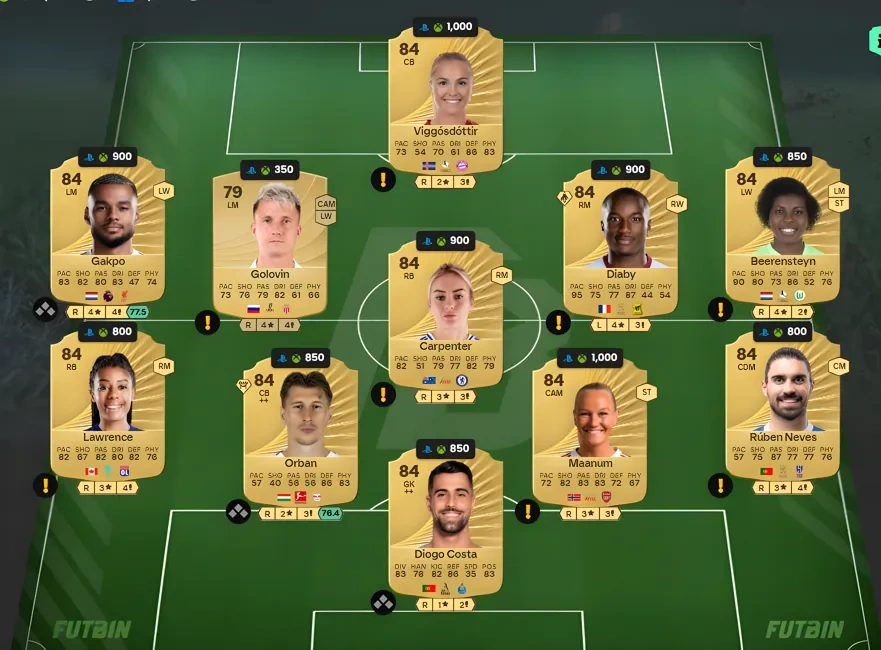Select the Viggósdóttir CB card
881x650 pixels.
(x=445, y=100)
